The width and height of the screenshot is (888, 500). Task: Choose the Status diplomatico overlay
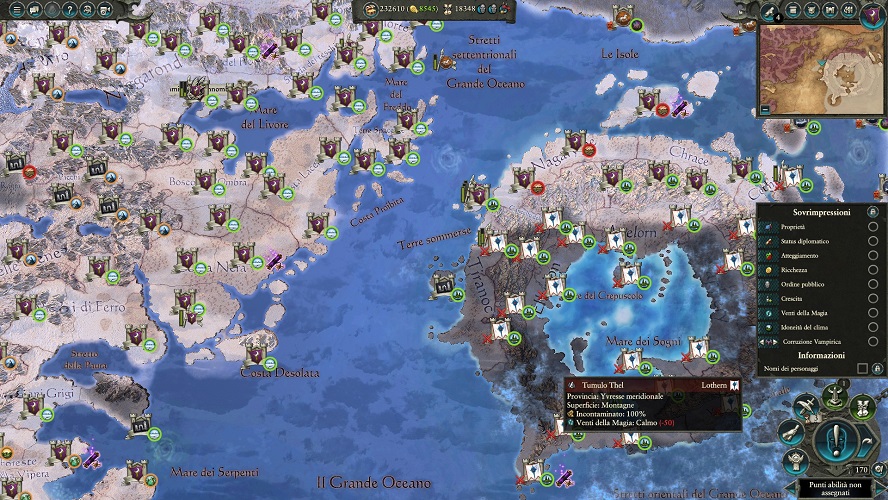(x=873, y=241)
